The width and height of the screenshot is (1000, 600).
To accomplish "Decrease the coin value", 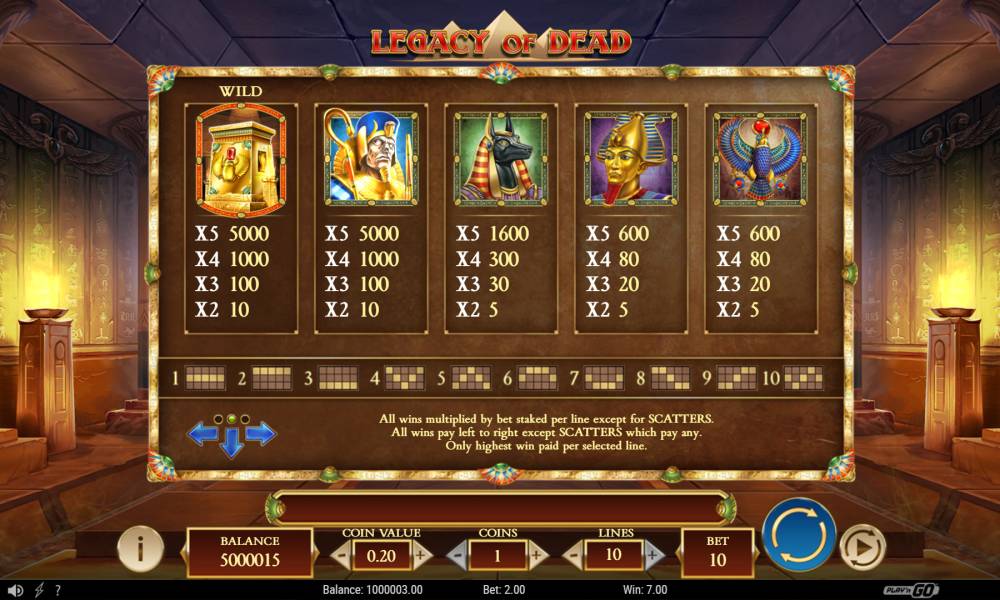I will pyautogui.click(x=341, y=554).
